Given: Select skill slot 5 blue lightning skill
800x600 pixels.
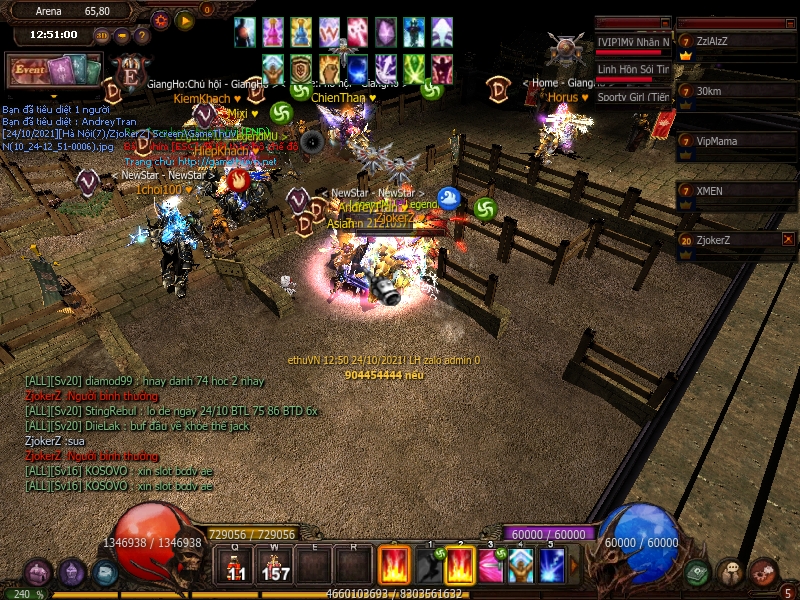Looking at the screenshot, I should tap(551, 566).
